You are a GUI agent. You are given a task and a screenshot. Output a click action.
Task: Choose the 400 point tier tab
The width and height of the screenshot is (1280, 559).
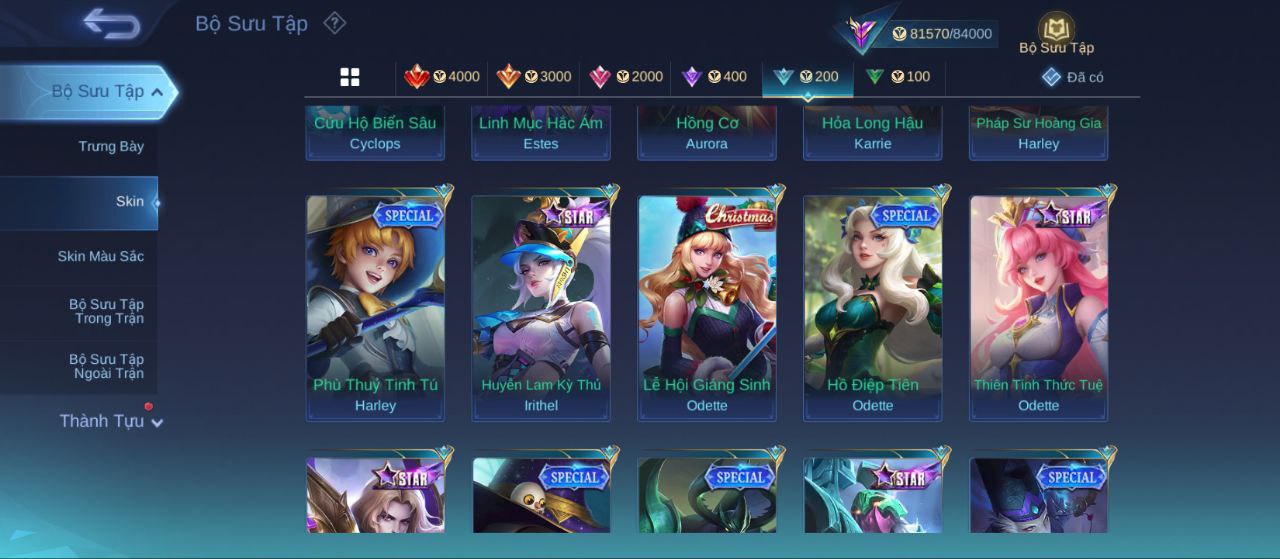tap(714, 77)
